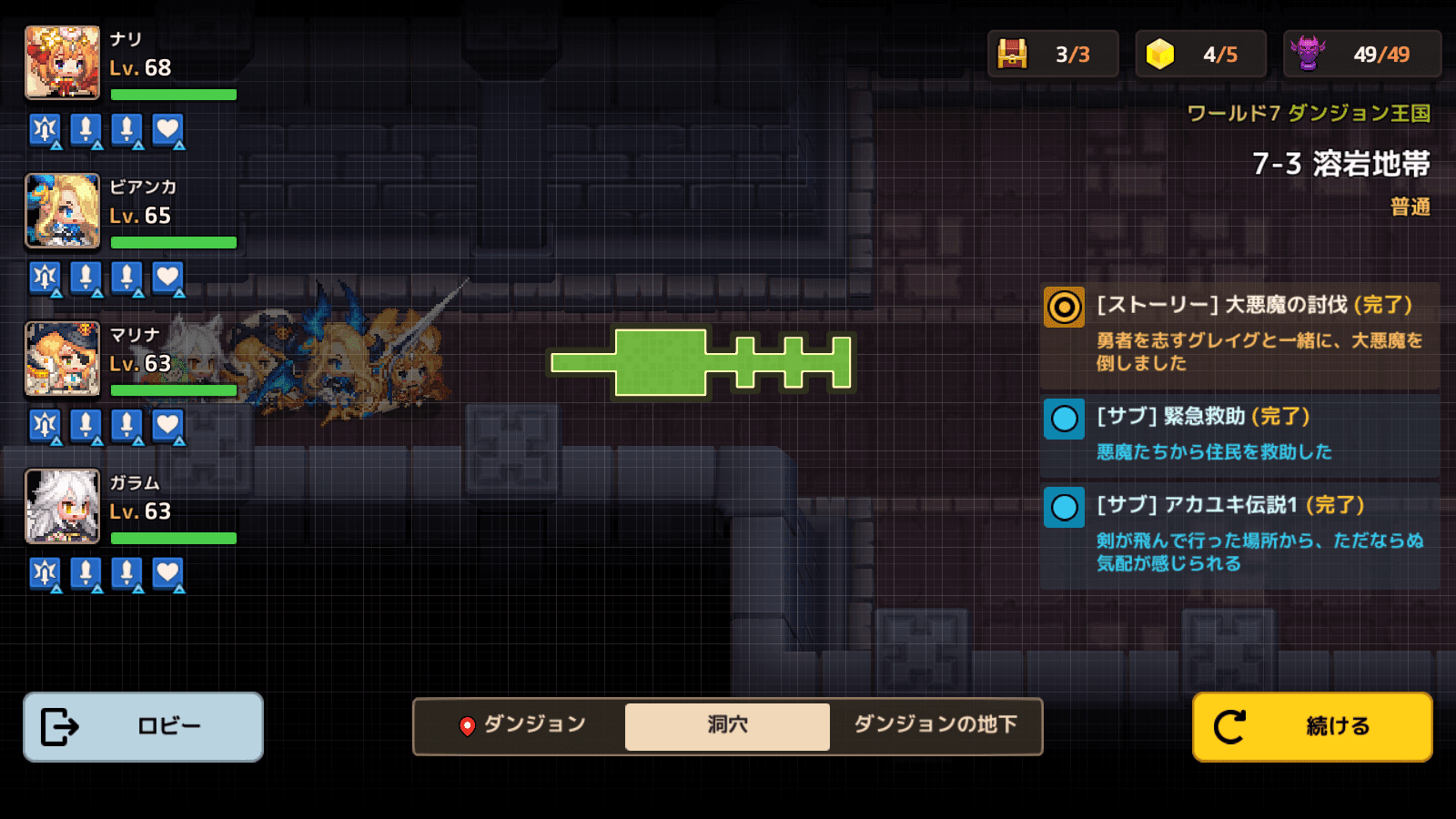Pick マリナ's hero portrait
Viewport: 1456px width, 819px height.
[62, 359]
